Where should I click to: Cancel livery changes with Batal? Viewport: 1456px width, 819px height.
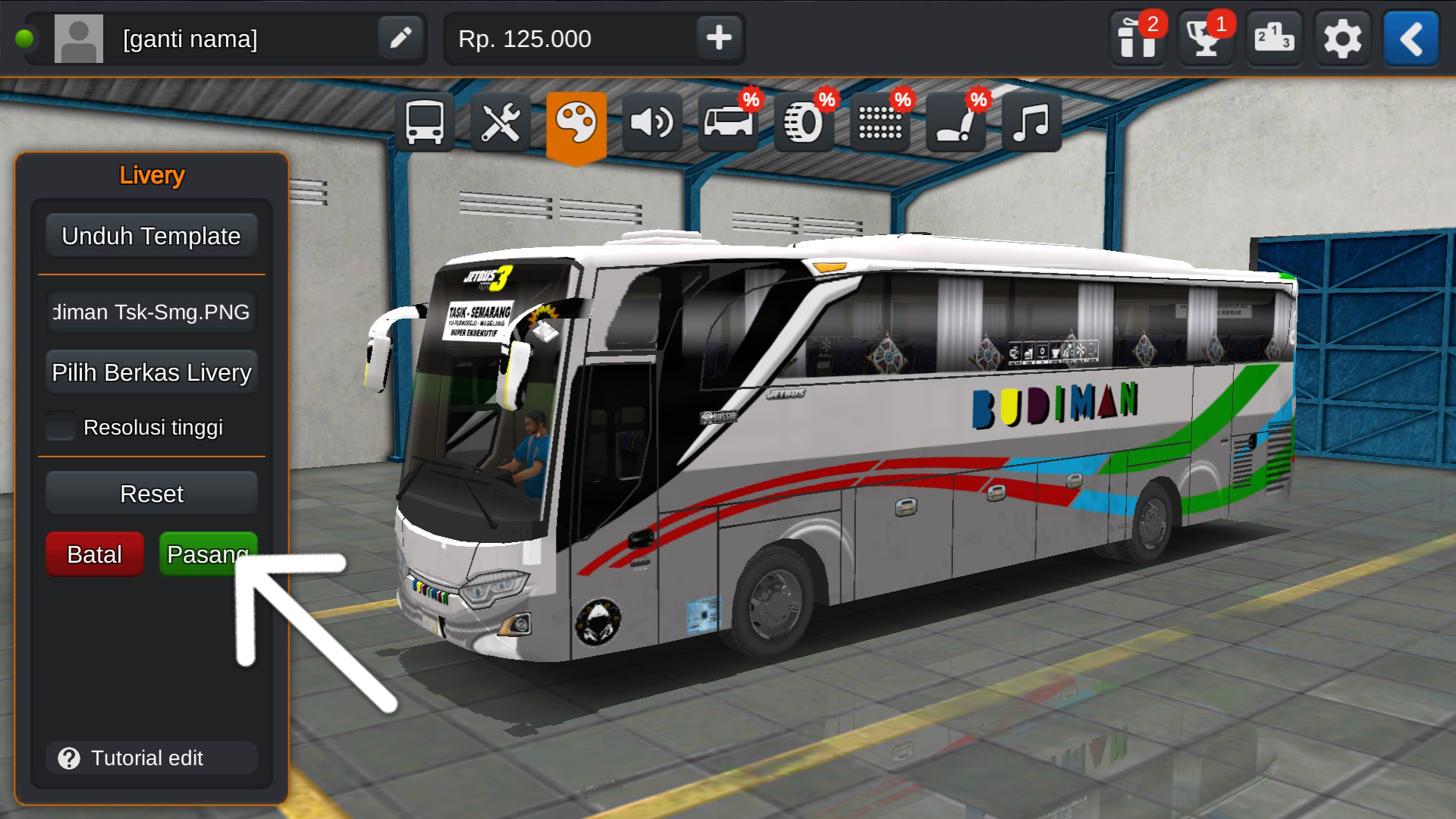[94, 554]
